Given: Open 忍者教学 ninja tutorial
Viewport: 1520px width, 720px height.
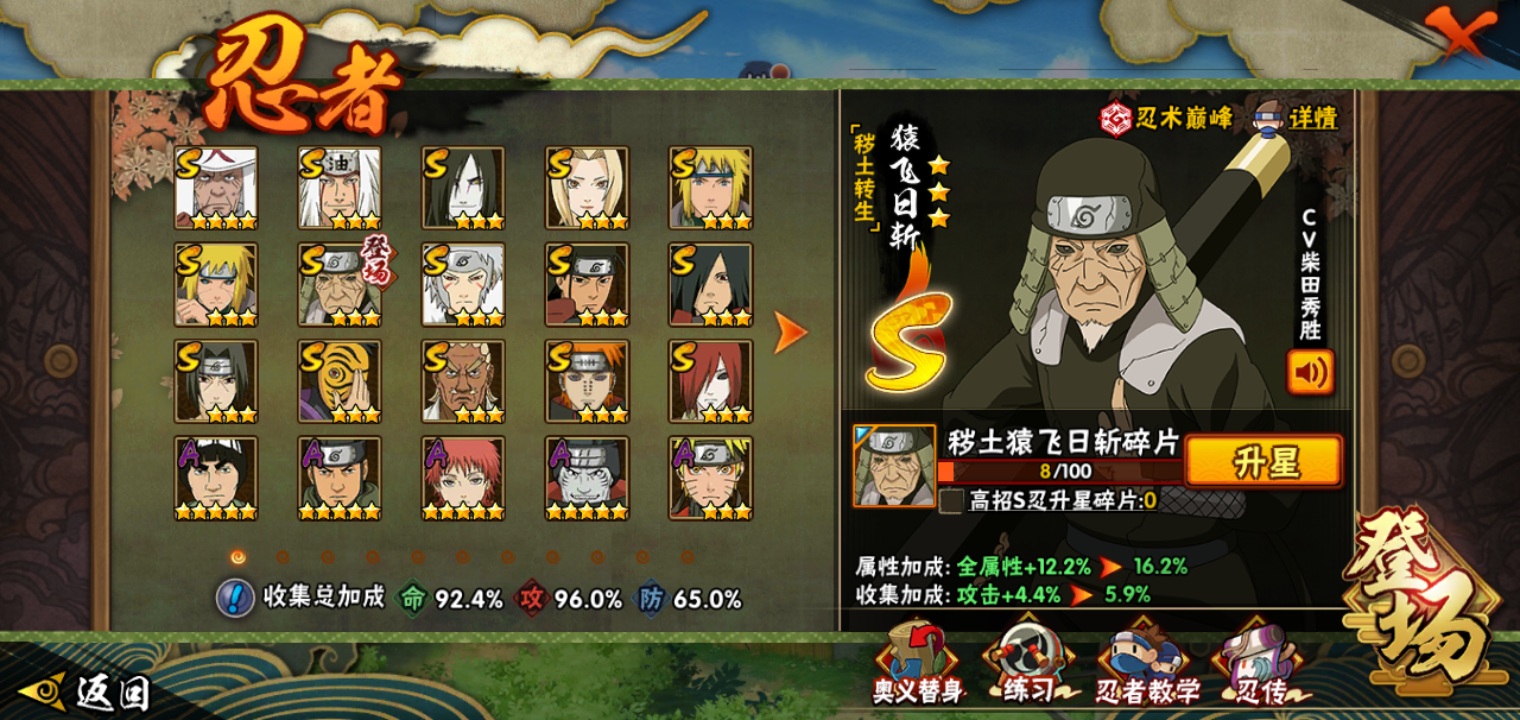Looking at the screenshot, I should [x=1146, y=662].
